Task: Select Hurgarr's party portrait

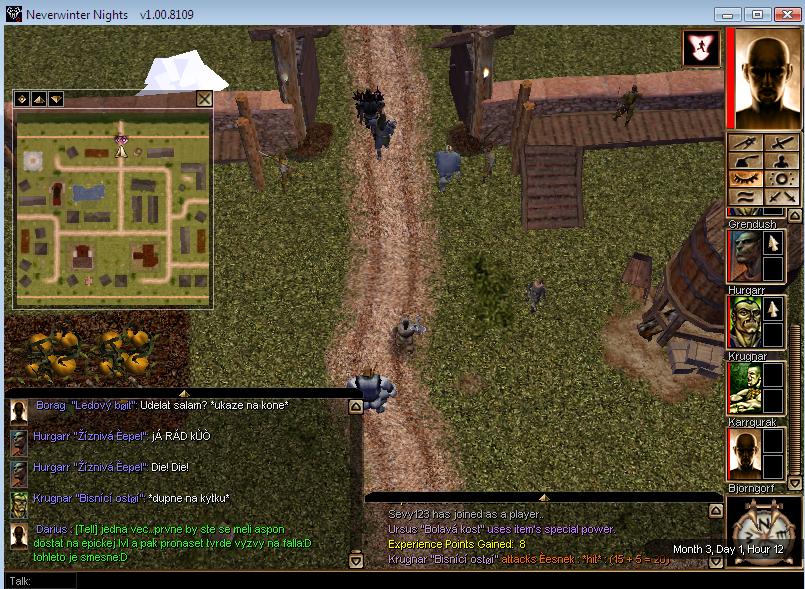Action: point(743,322)
